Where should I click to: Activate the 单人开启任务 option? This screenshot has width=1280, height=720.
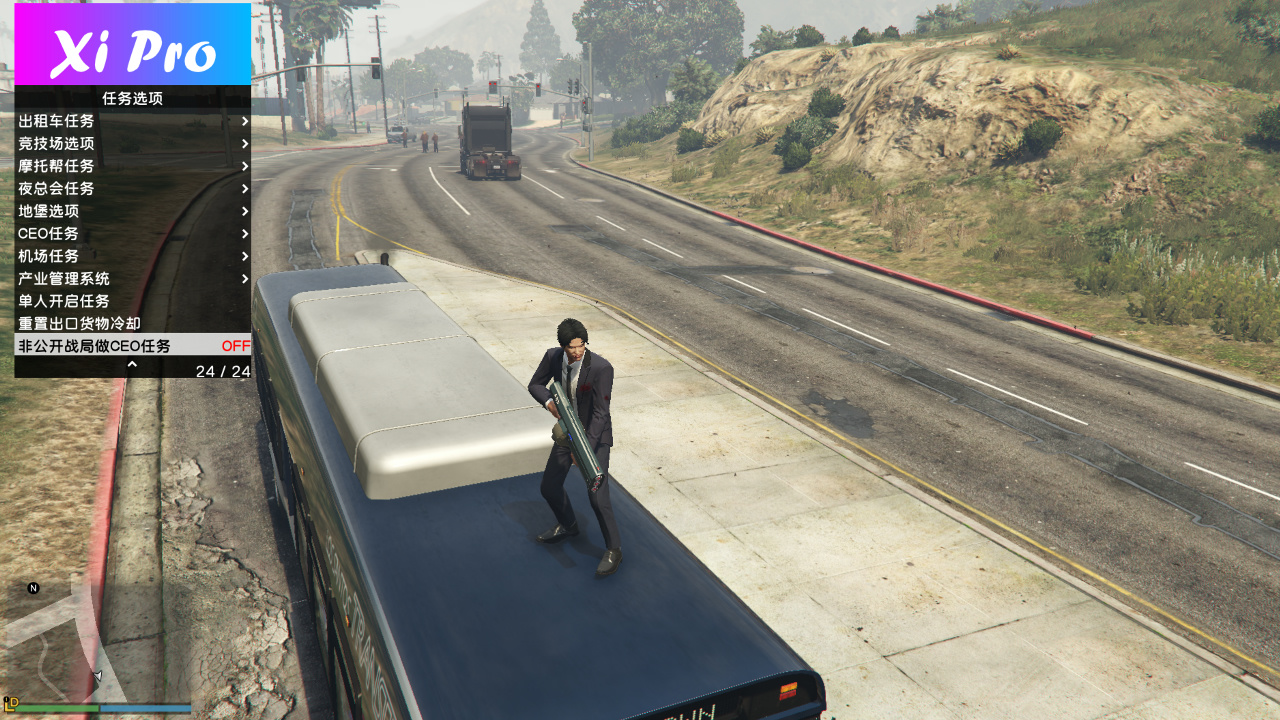click(x=132, y=301)
